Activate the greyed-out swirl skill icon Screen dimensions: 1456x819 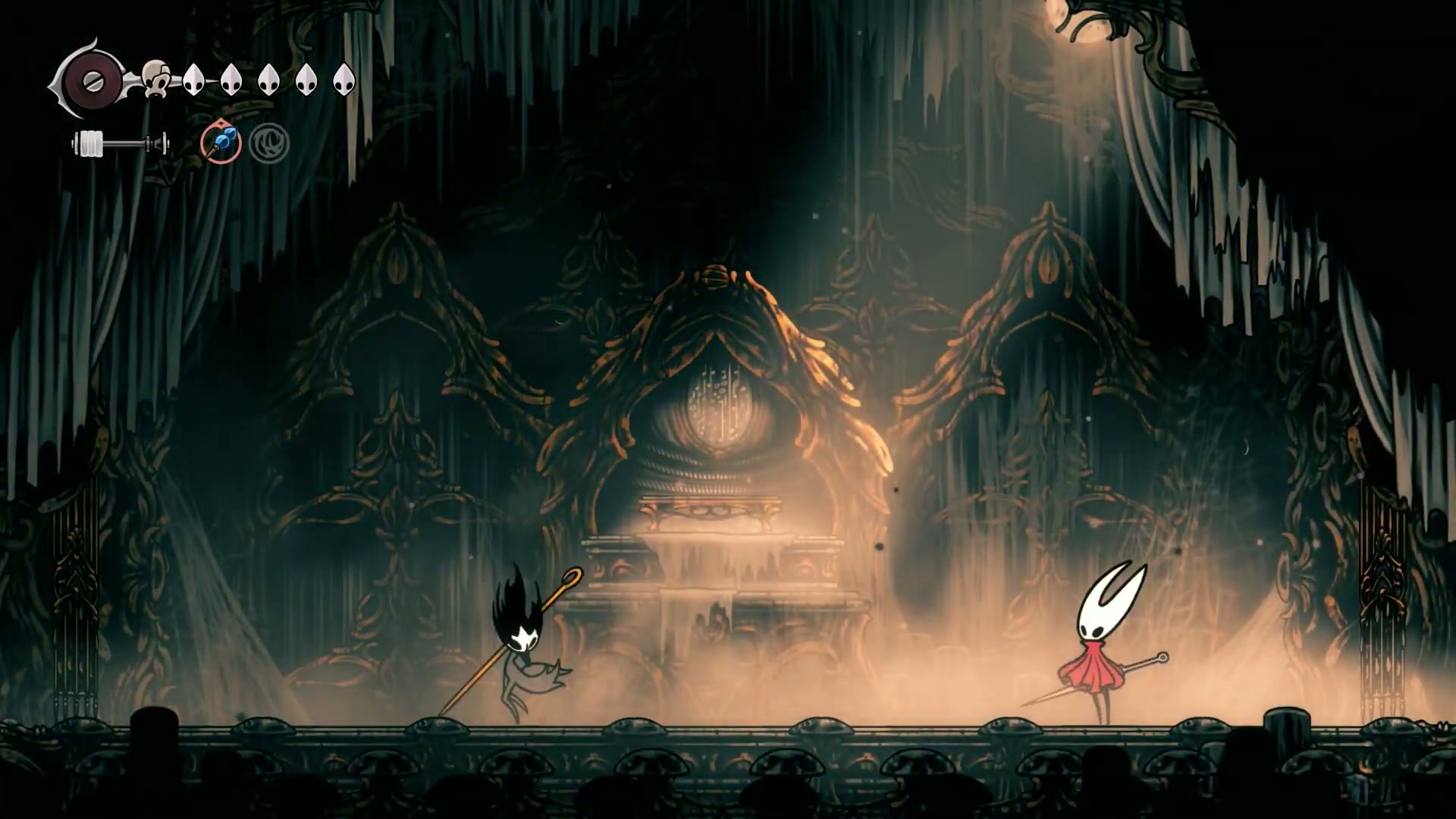coord(268,143)
